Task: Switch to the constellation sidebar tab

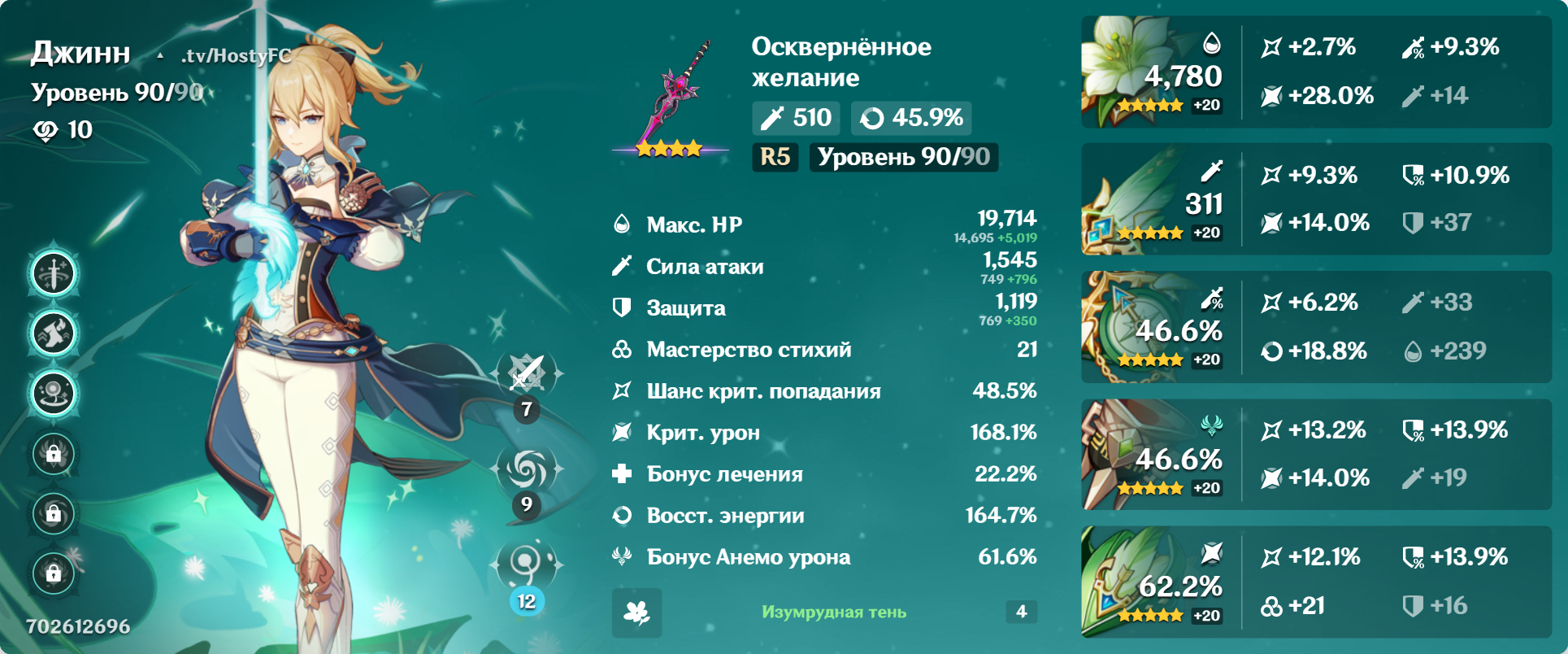Action: 53,393
